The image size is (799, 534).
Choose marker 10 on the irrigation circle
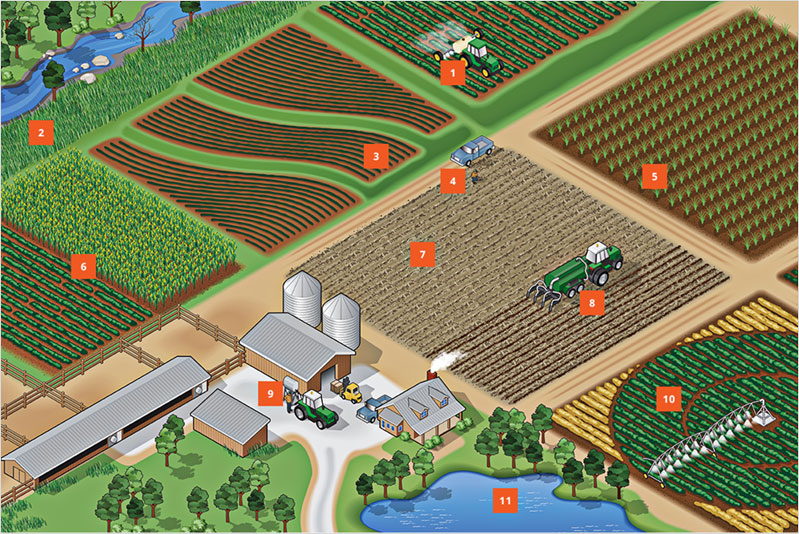(x=668, y=399)
